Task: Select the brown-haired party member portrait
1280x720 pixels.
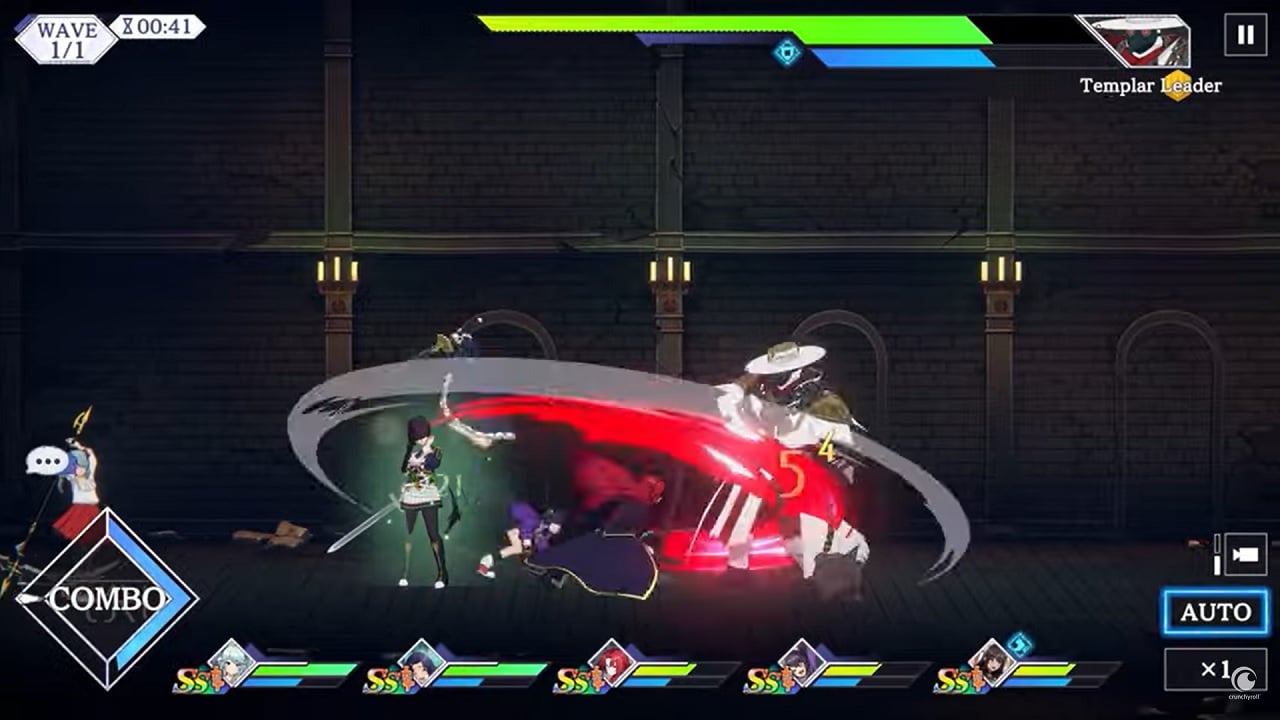Action: tap(992, 663)
